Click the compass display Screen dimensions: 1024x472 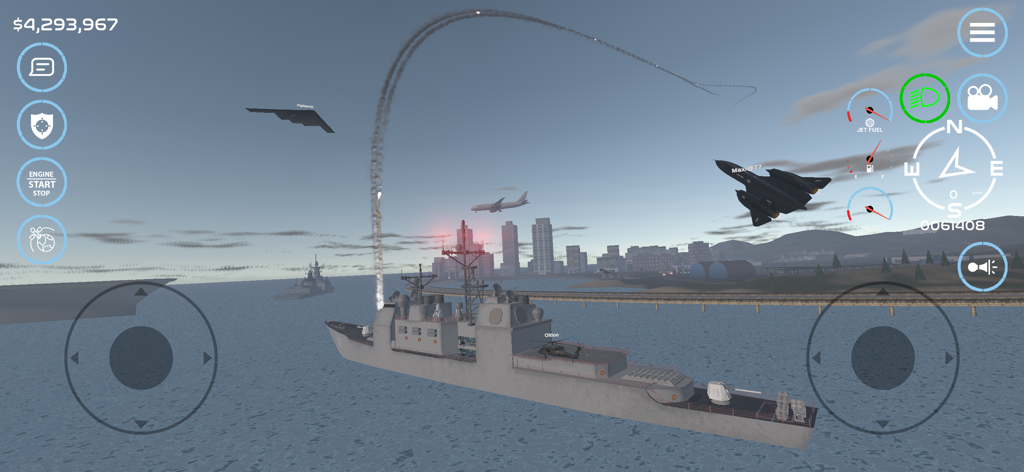point(954,167)
